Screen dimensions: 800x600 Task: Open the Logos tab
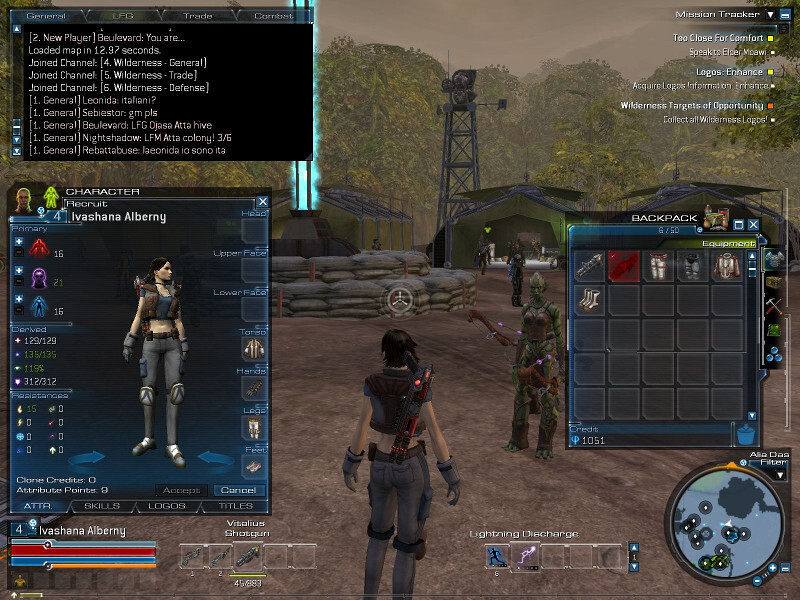[x=168, y=507]
